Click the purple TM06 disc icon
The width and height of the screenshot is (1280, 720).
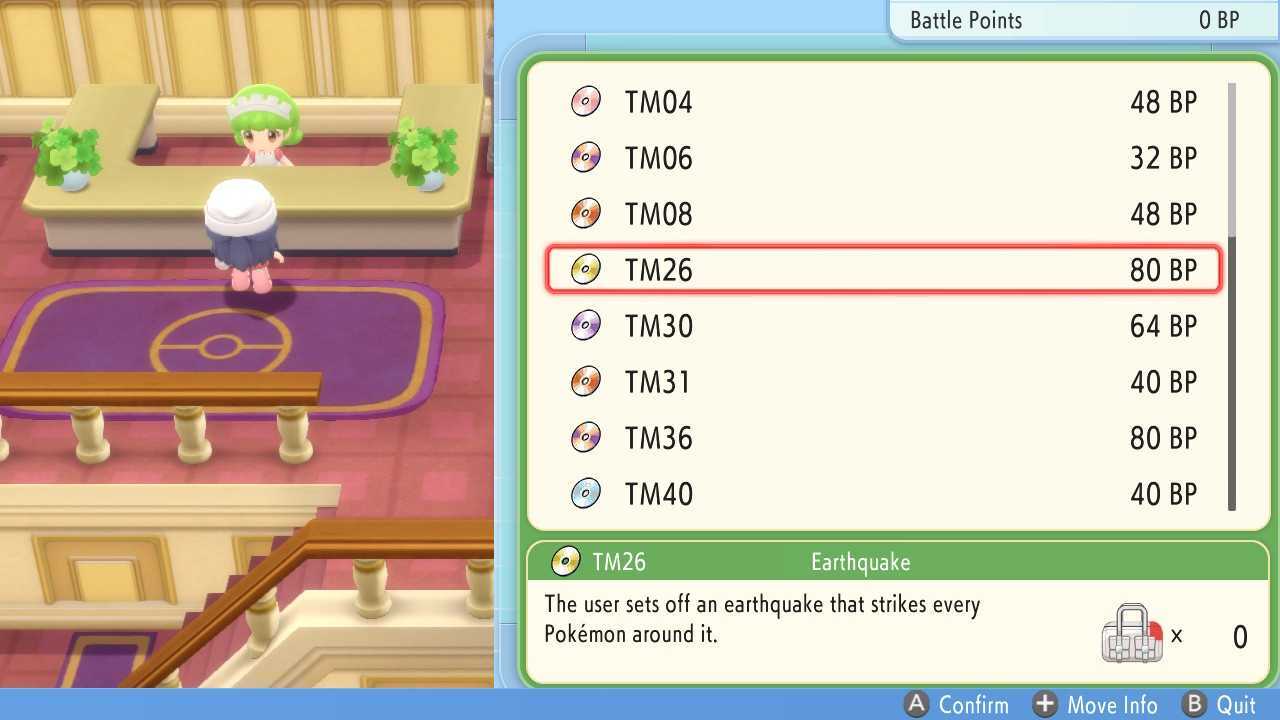[586, 157]
